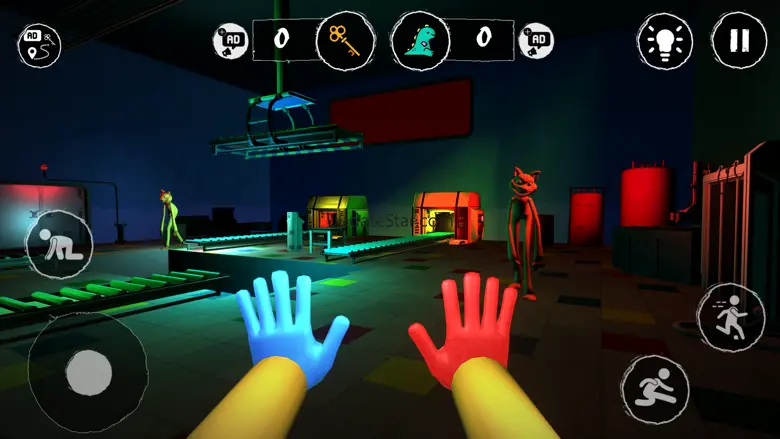Screen dimensions: 780x439
Task: Tap the lightbulb hint button
Action: 665,41
